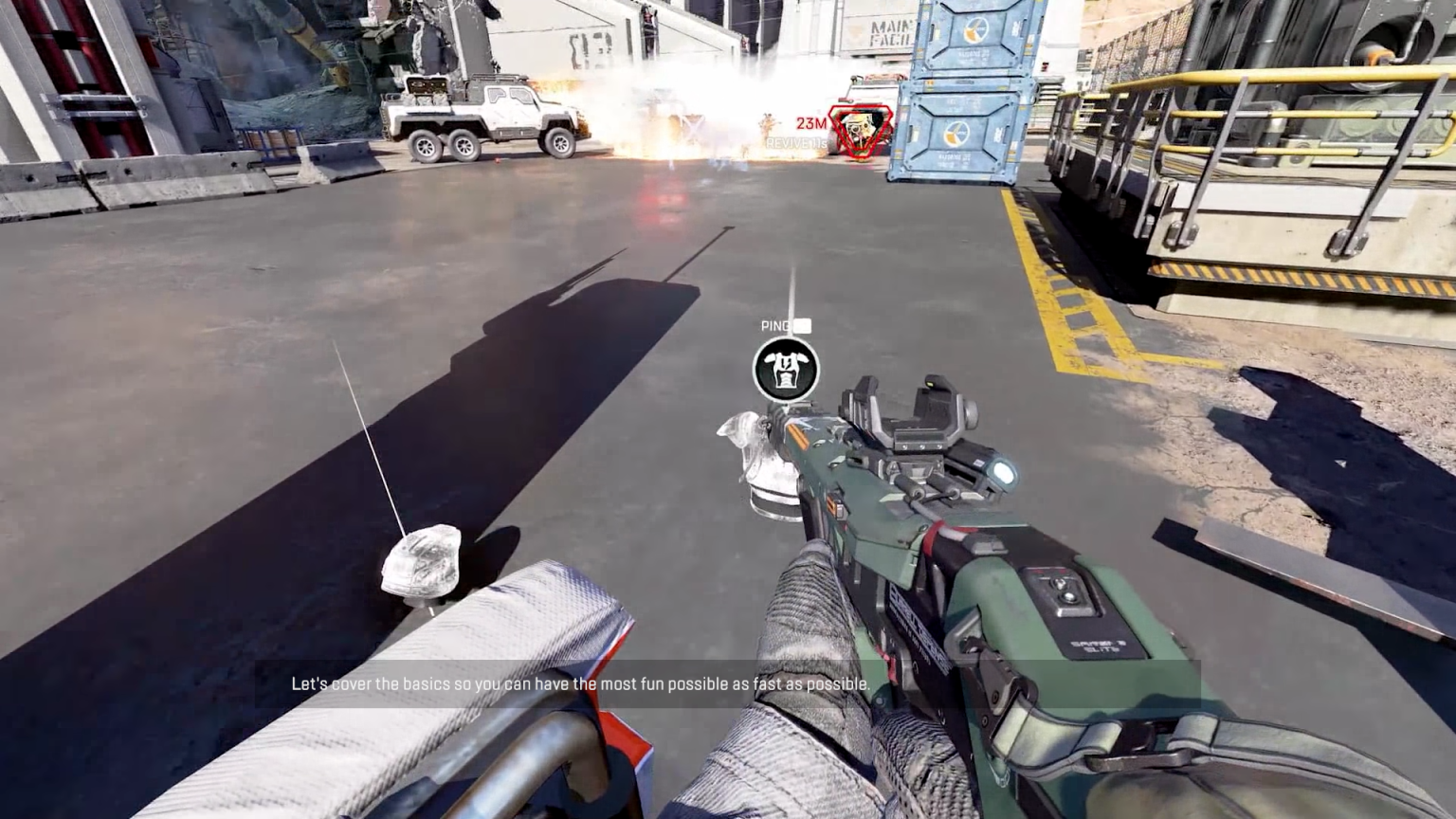Click the white key prompt beside PING
This screenshot has height=819, width=1456.
pos(801,324)
